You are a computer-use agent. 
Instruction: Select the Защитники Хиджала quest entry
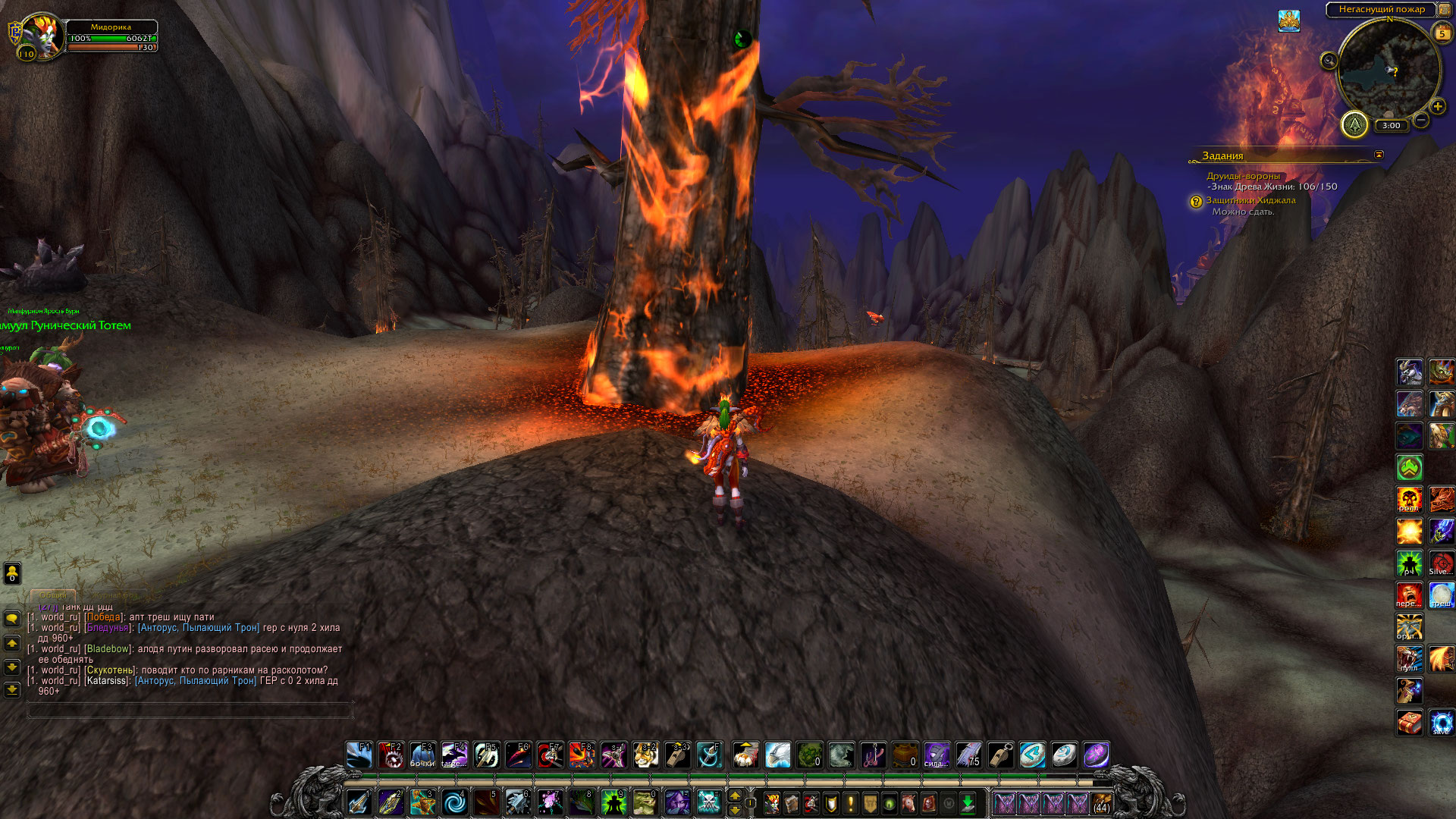1250,200
